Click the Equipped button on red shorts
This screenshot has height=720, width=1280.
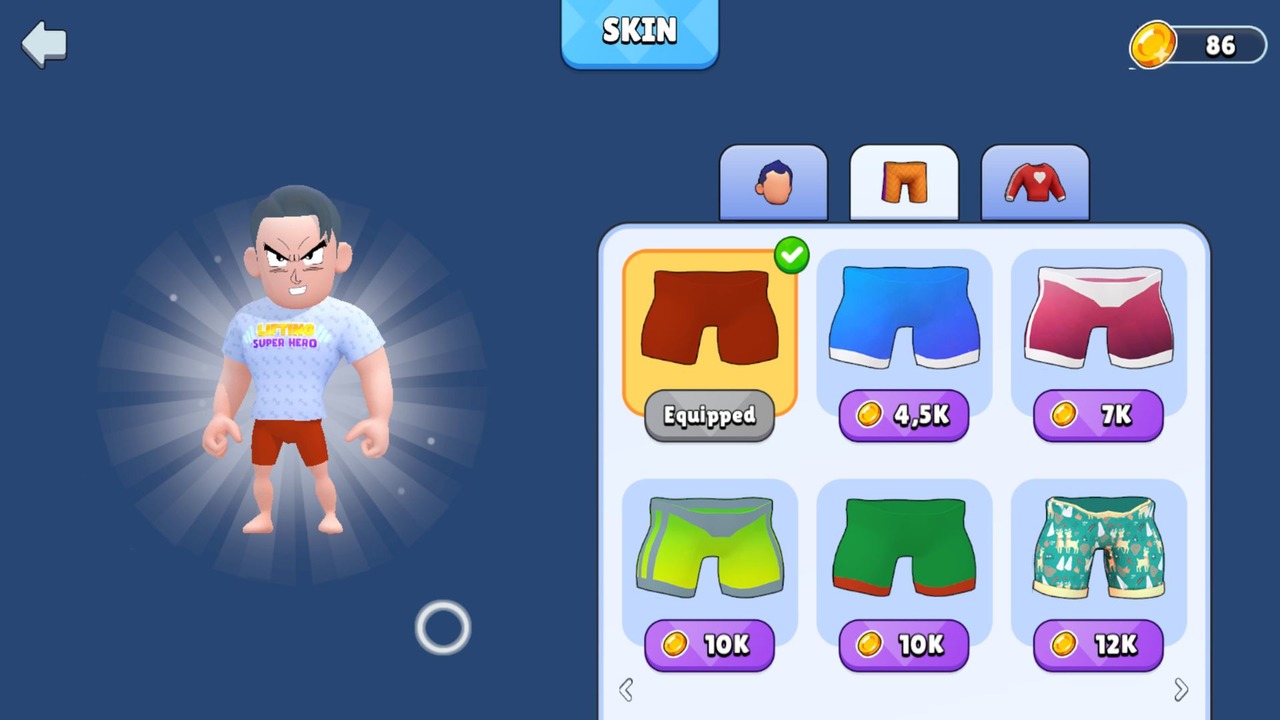[x=709, y=416]
